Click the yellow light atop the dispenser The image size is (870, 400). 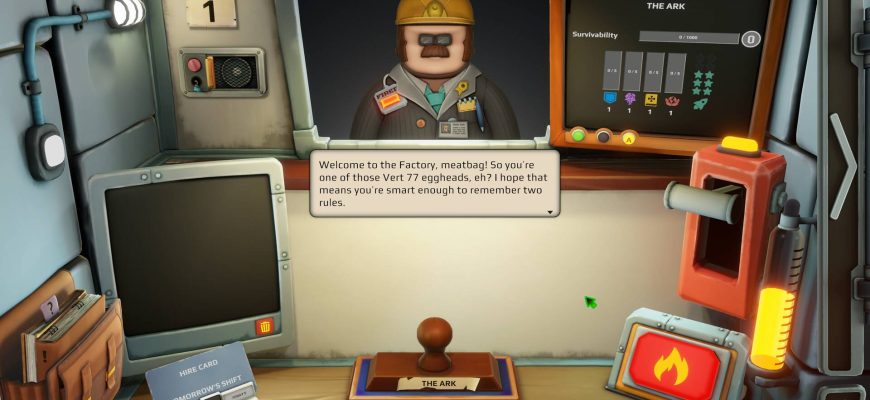(x=739, y=144)
